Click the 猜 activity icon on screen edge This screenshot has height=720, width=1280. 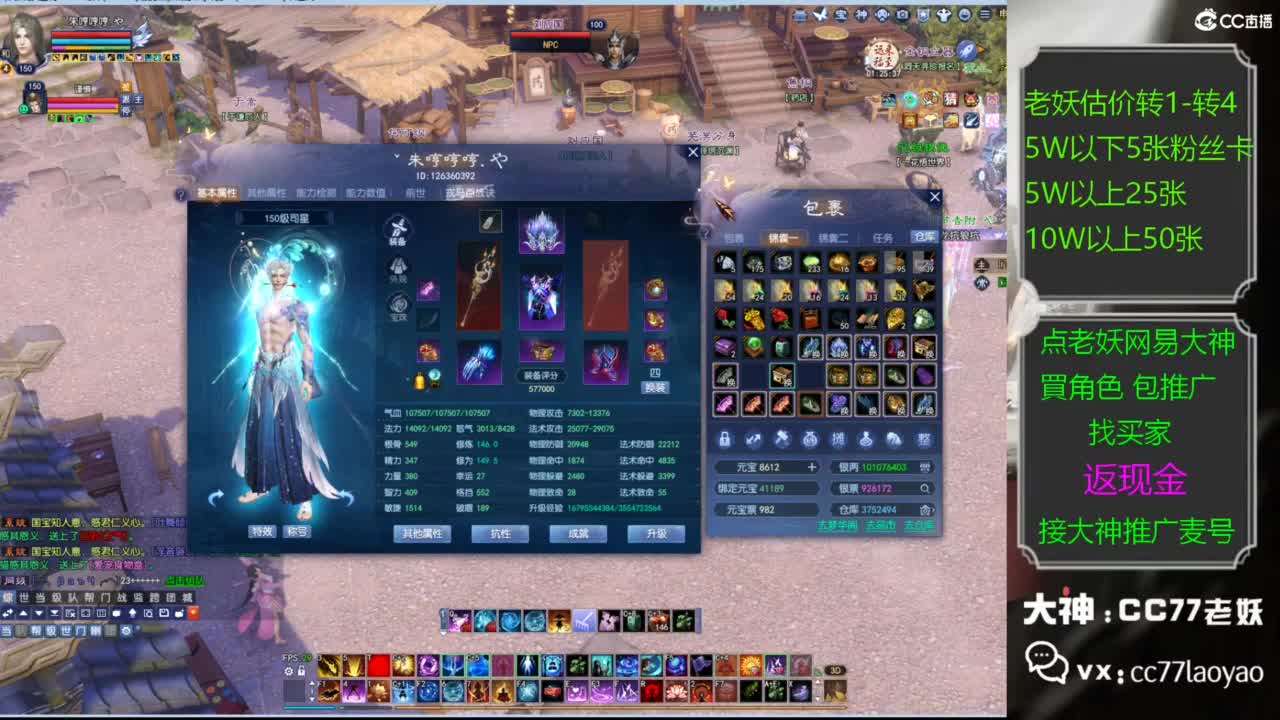click(950, 99)
